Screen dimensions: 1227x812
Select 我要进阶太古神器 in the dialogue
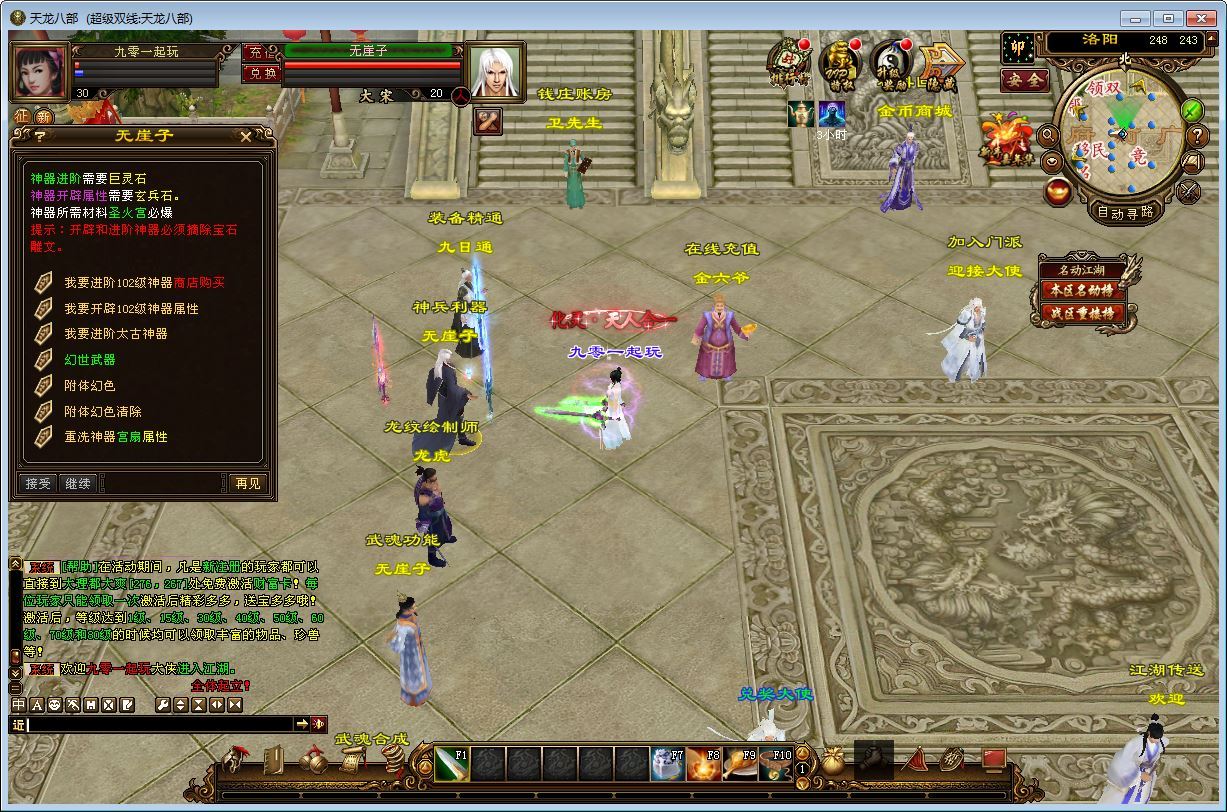115,334
